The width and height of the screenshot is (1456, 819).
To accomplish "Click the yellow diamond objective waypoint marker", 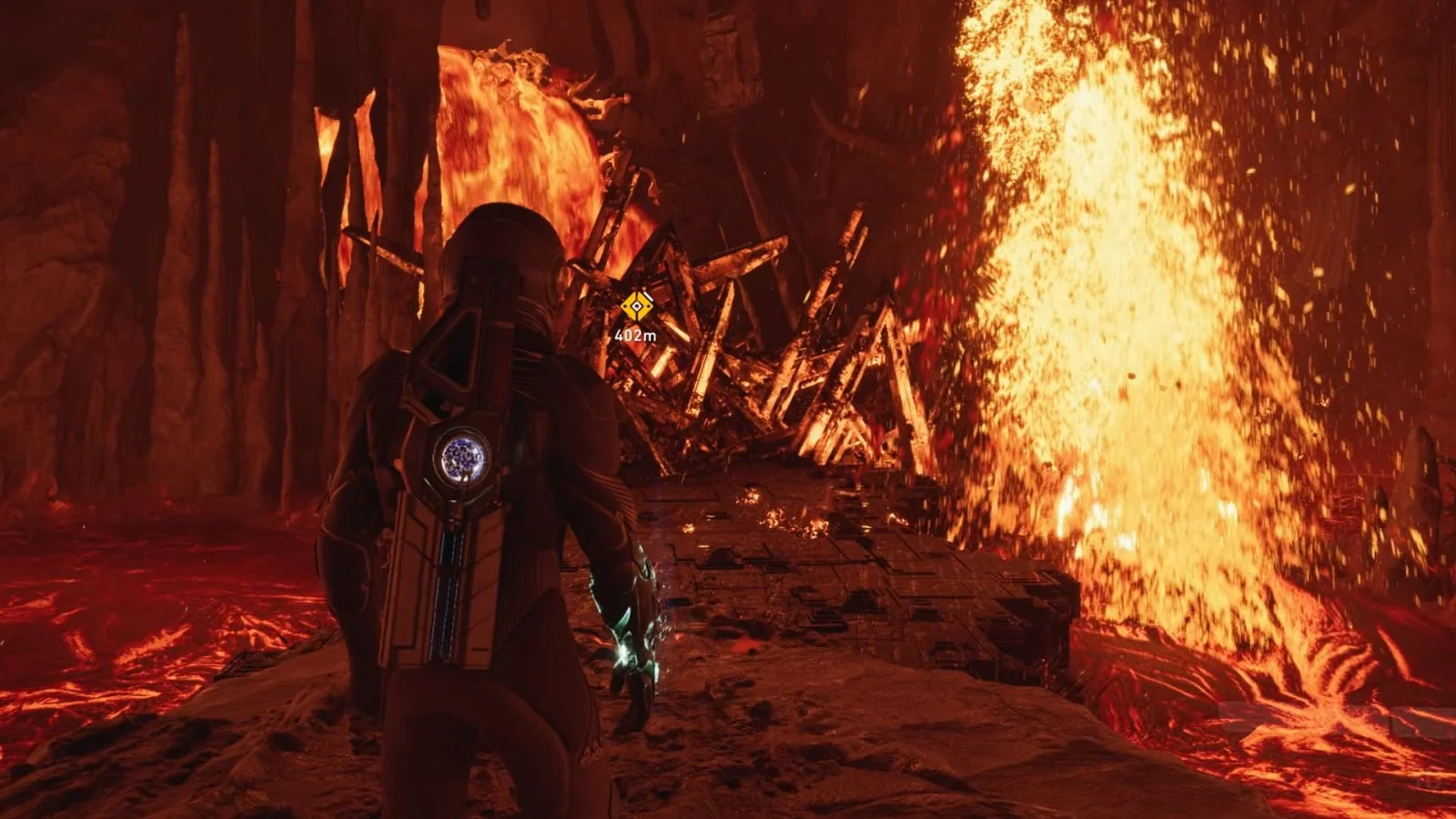I will tap(637, 306).
